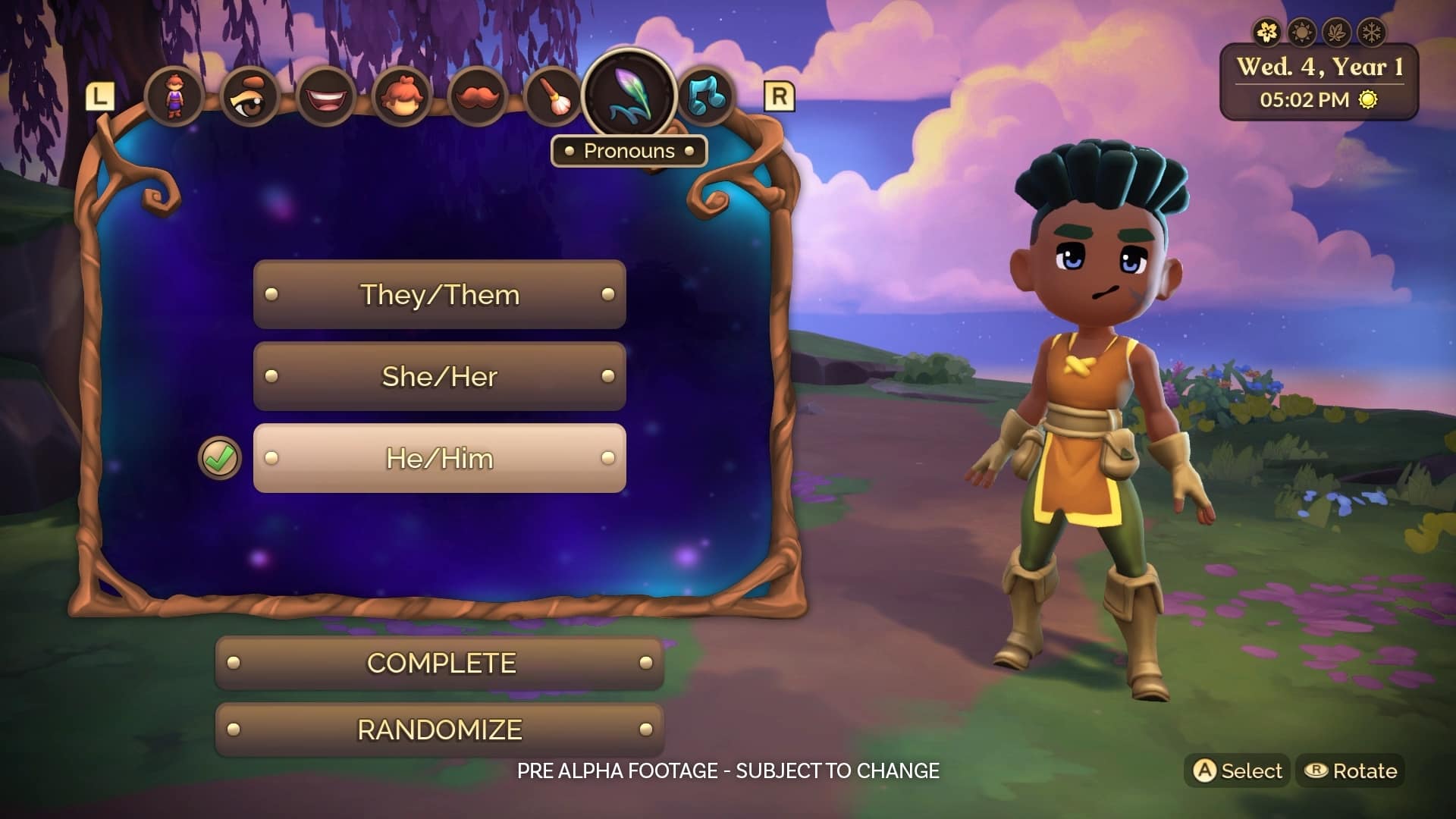Randomize the character appearance

point(440,730)
